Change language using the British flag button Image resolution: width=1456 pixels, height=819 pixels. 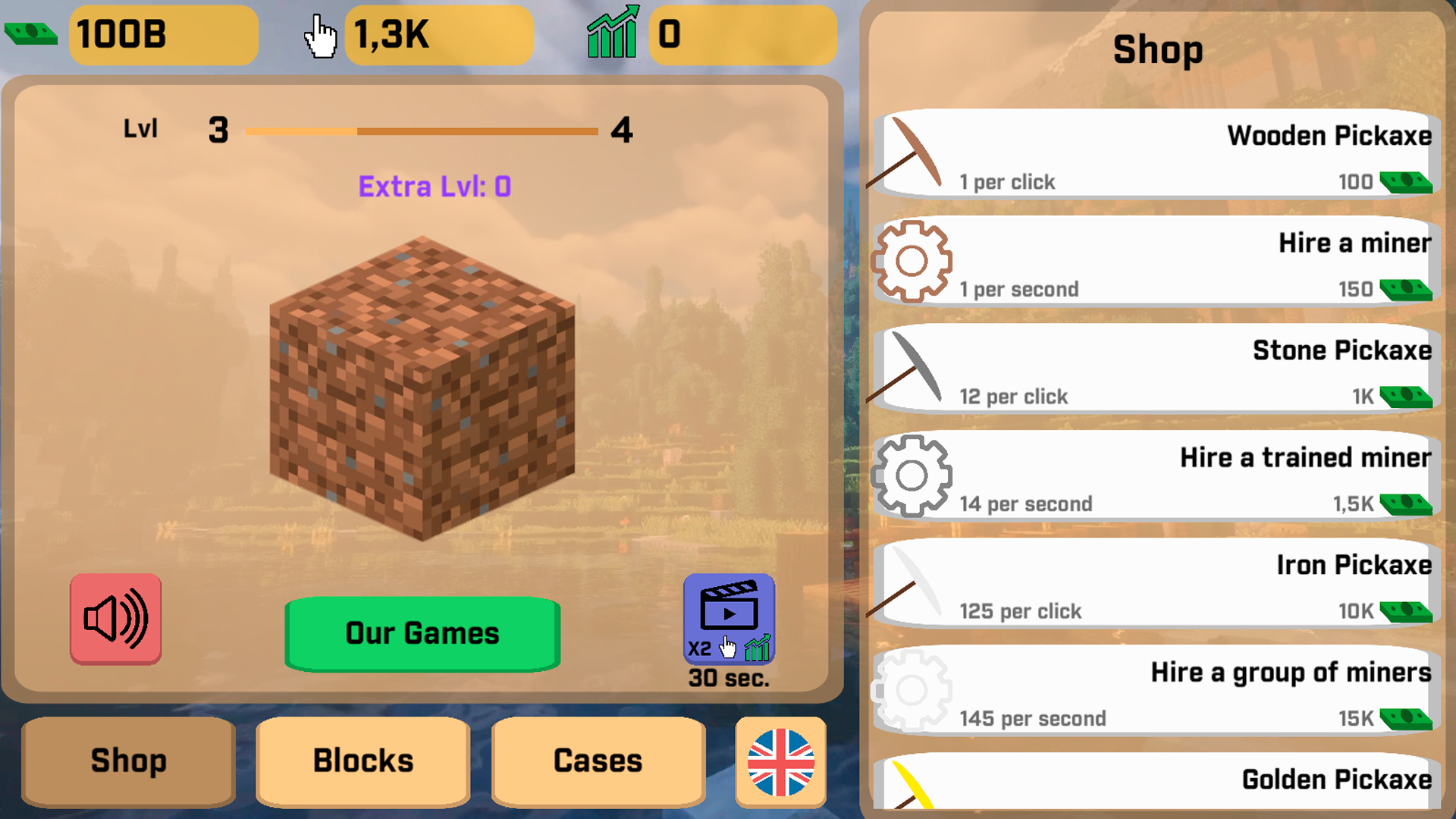[x=779, y=761]
